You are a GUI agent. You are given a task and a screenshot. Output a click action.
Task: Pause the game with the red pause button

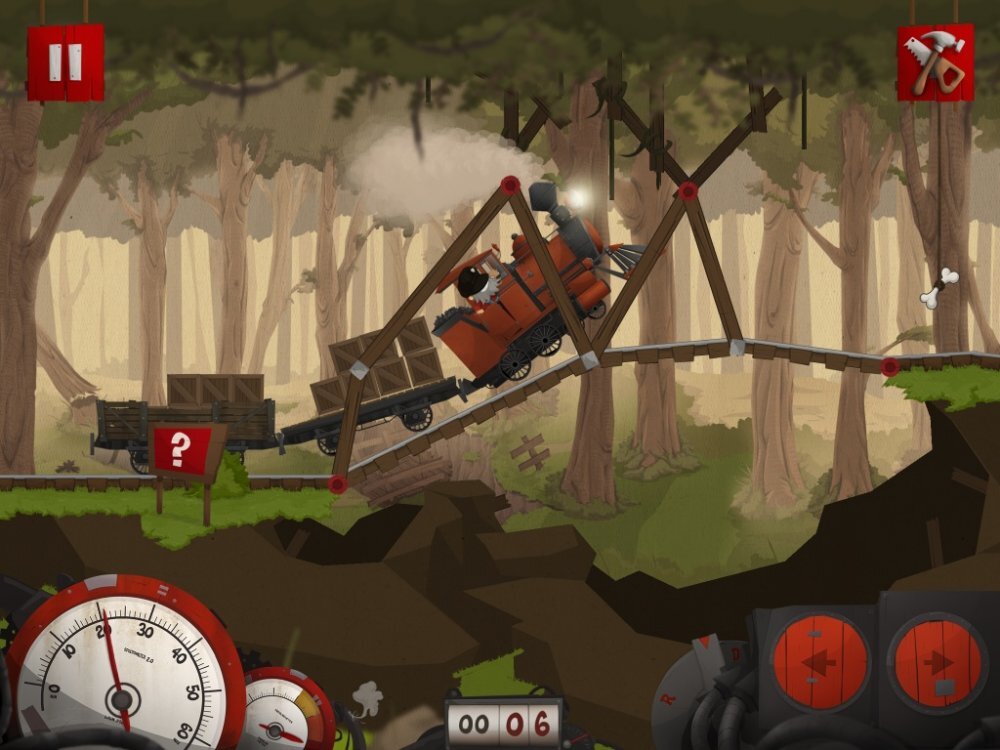click(65, 62)
